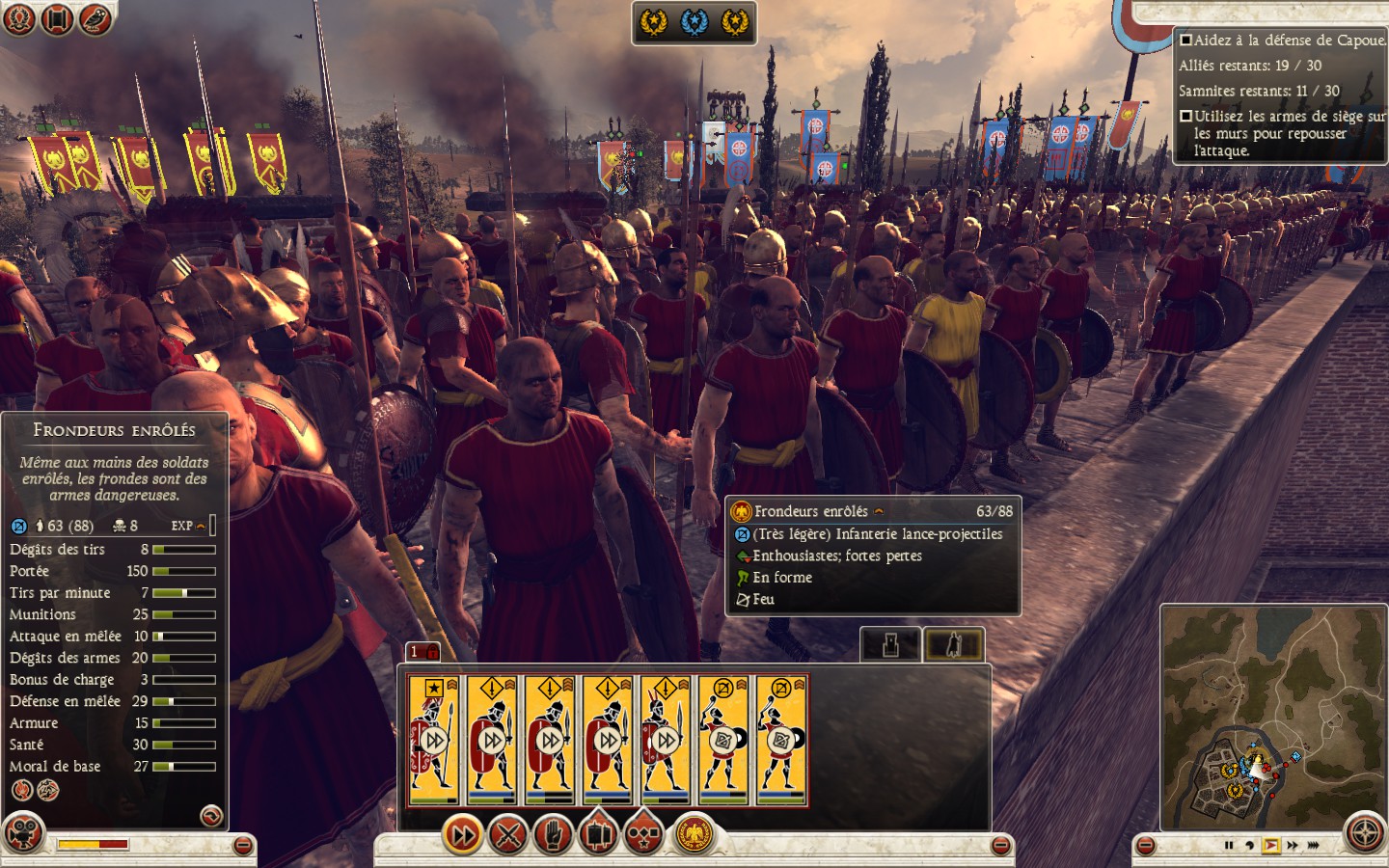Image resolution: width=1389 pixels, height=868 pixels.
Task: Click the Roman eagle faction emblem button
Action: [692, 835]
